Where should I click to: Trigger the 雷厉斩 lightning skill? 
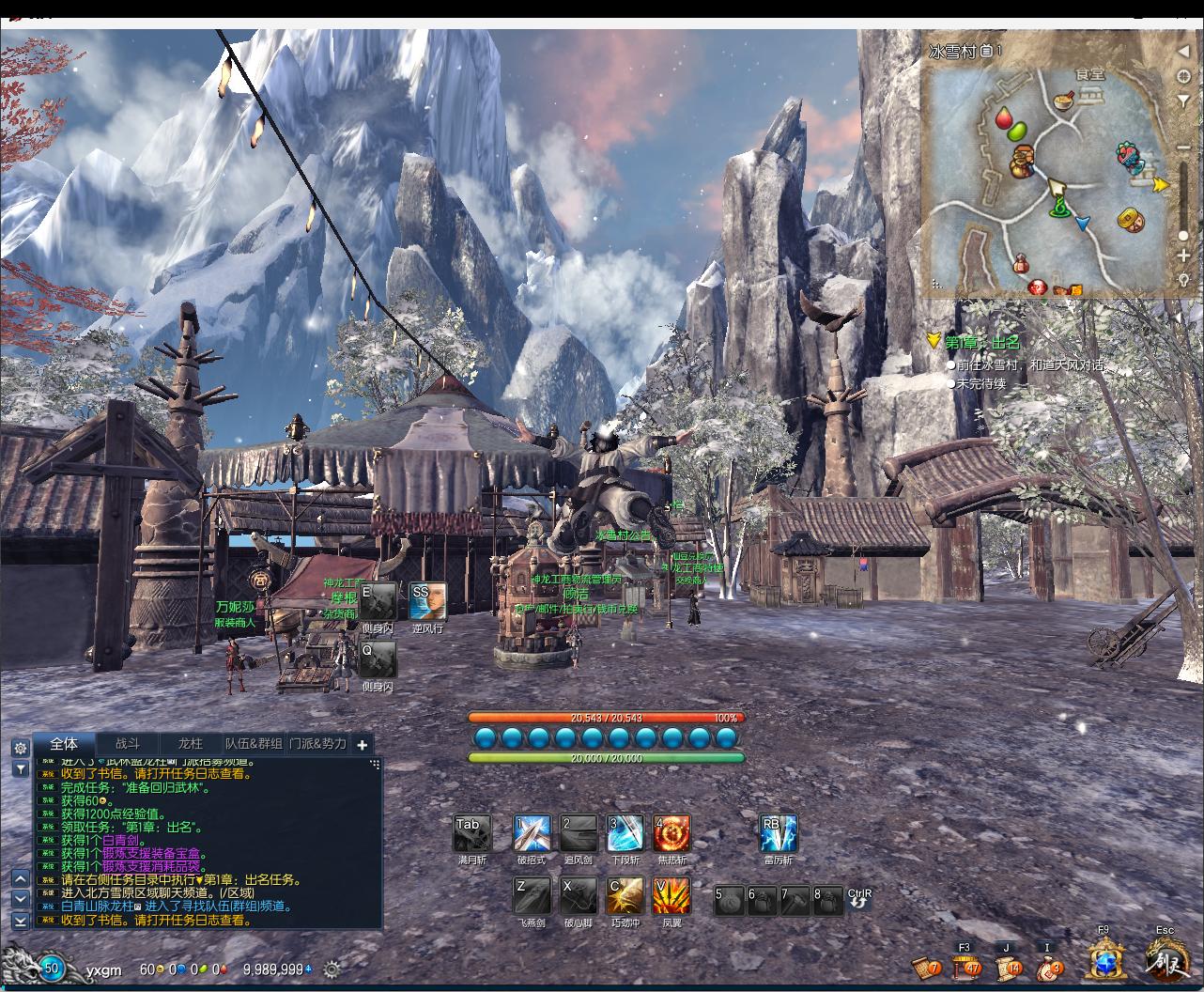(778, 833)
